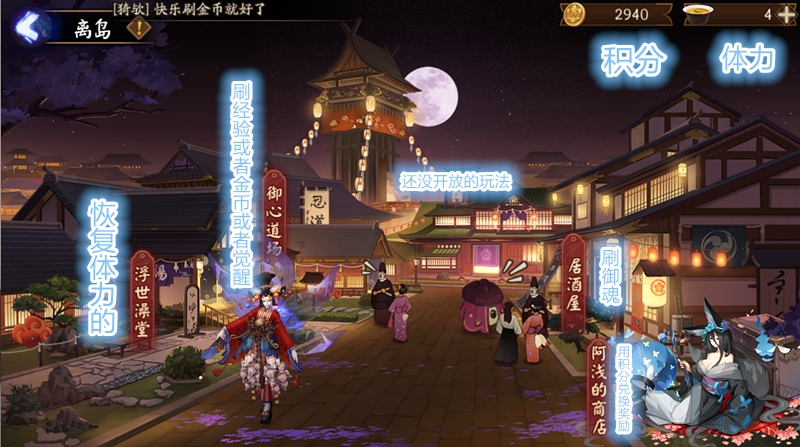Image resolution: width=800 pixels, height=447 pixels.
Task: Open the exclamation info icon beside 离岛
Action: click(x=137, y=27)
